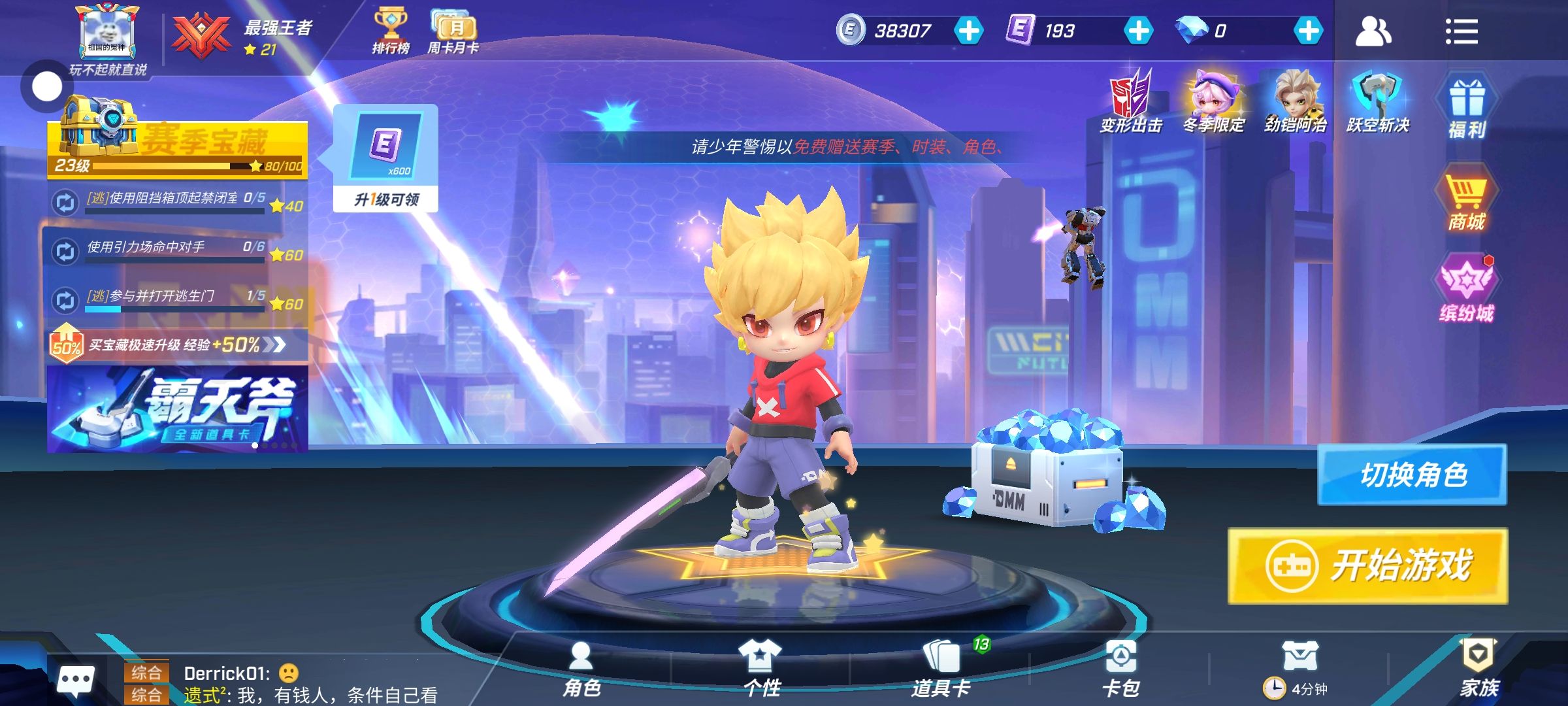Open the 劲铠阿治 character promotion
This screenshot has height=706, width=1568.
1296,101
